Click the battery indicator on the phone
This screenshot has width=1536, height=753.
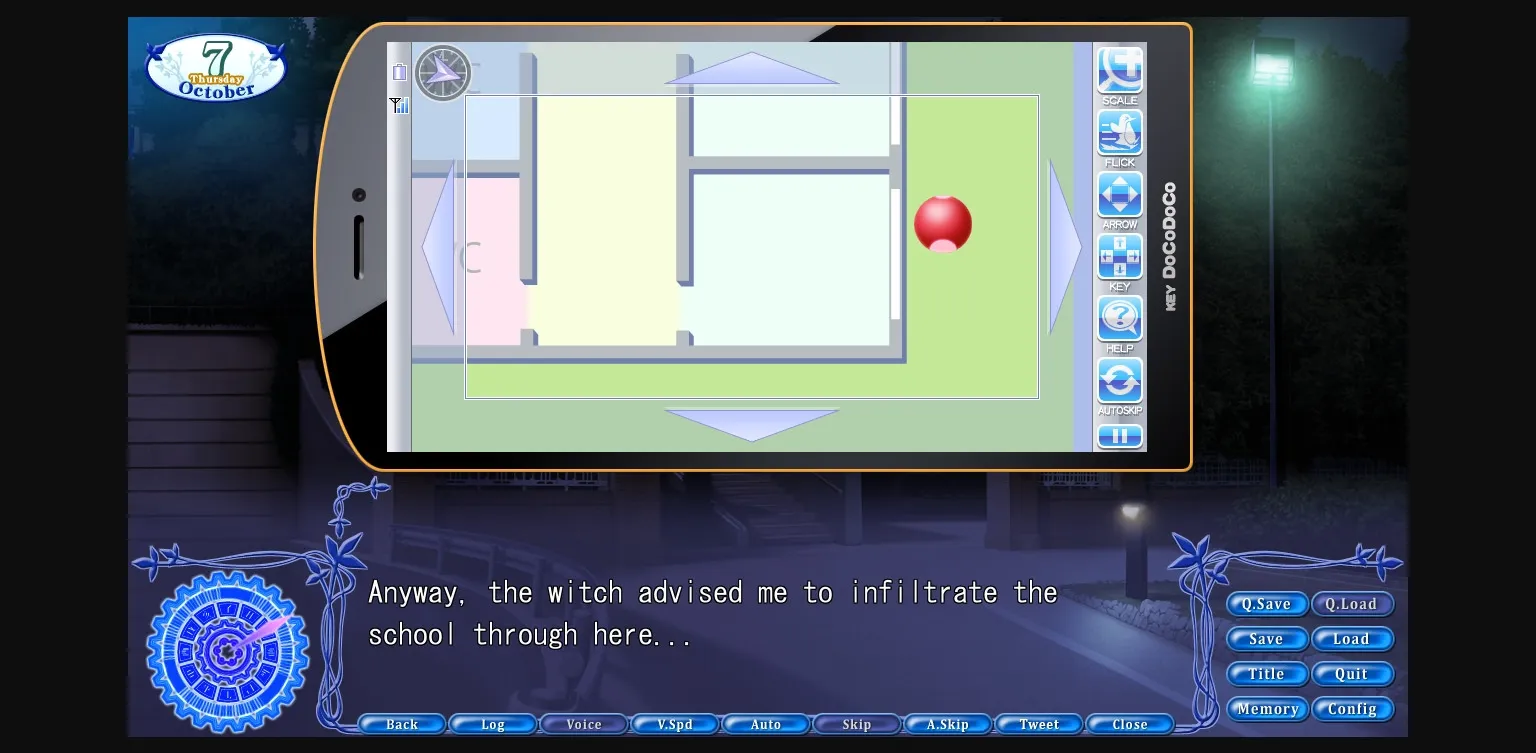(399, 72)
